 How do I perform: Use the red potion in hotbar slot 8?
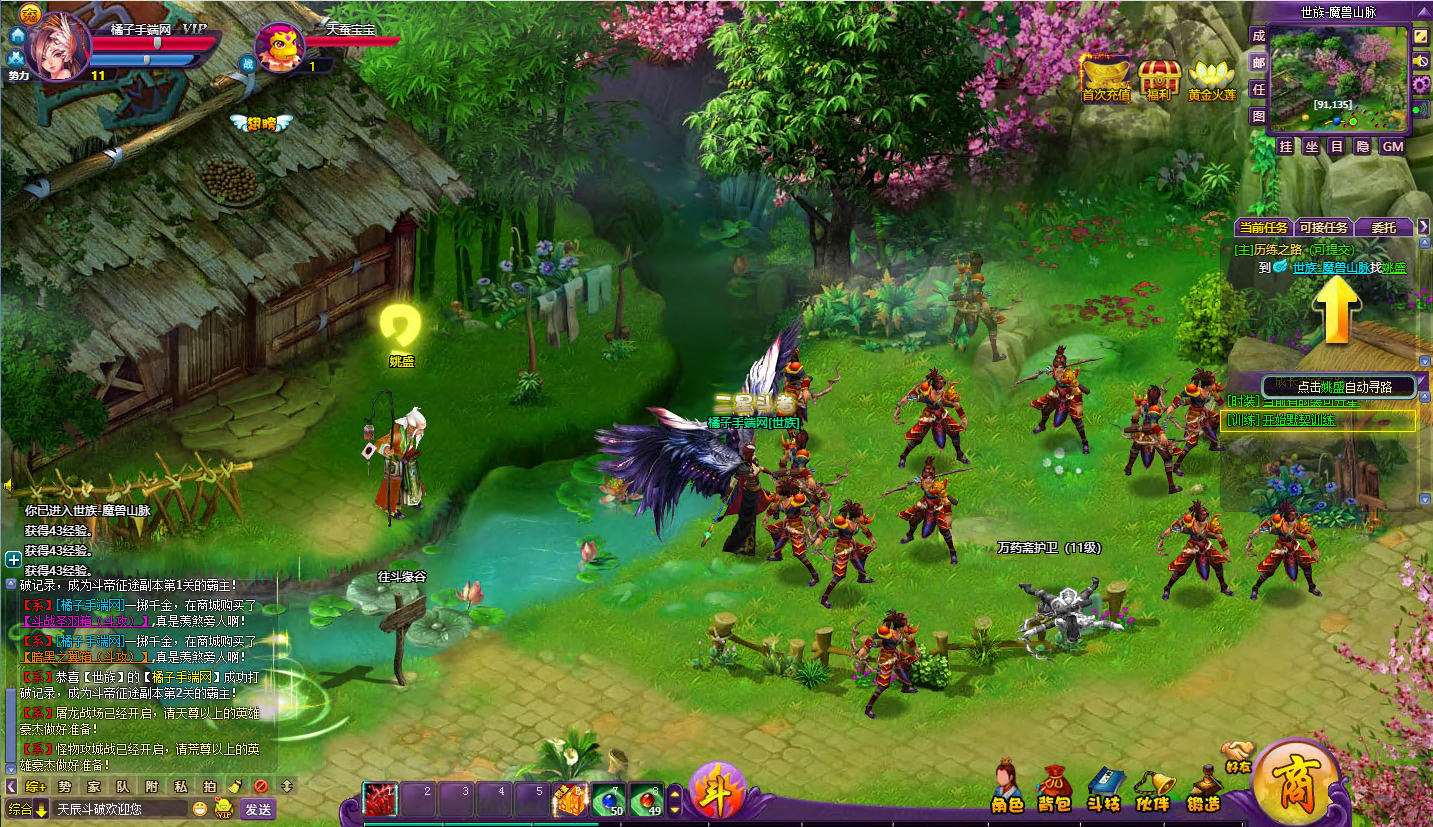[x=646, y=800]
